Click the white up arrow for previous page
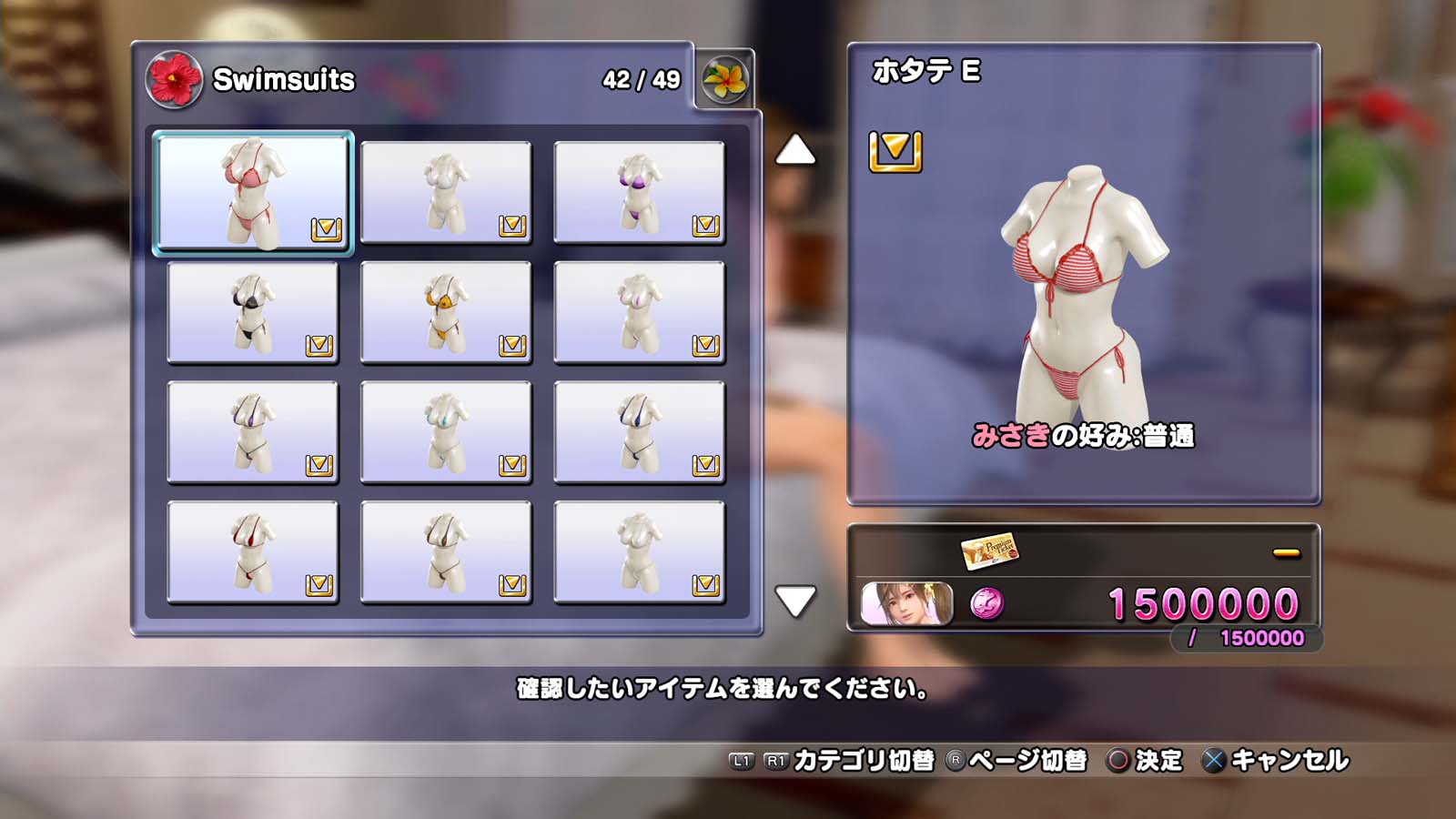The width and height of the screenshot is (1456, 819). point(795,150)
